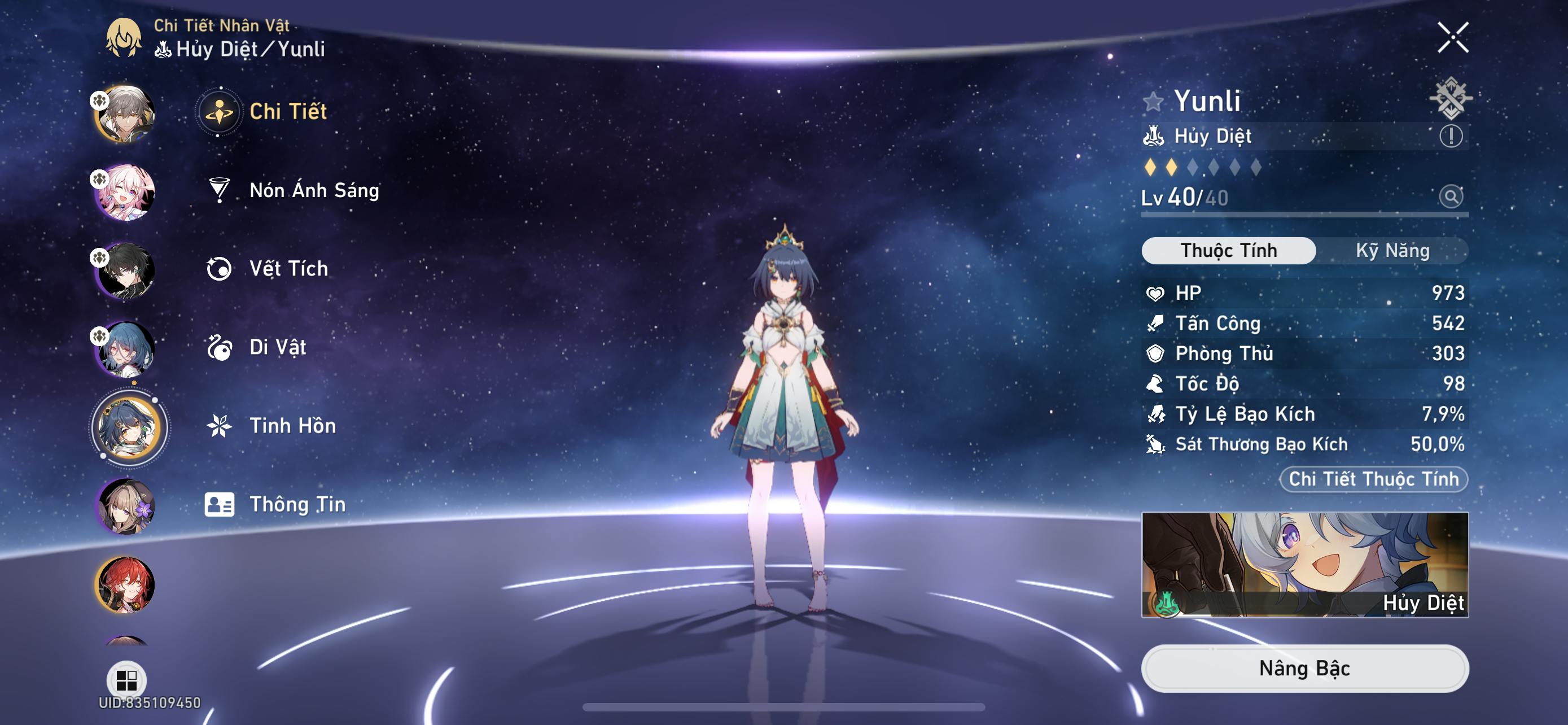Select the dark-haired Dan Heng portrait
Screen dimensions: 1568x725
[x=126, y=271]
